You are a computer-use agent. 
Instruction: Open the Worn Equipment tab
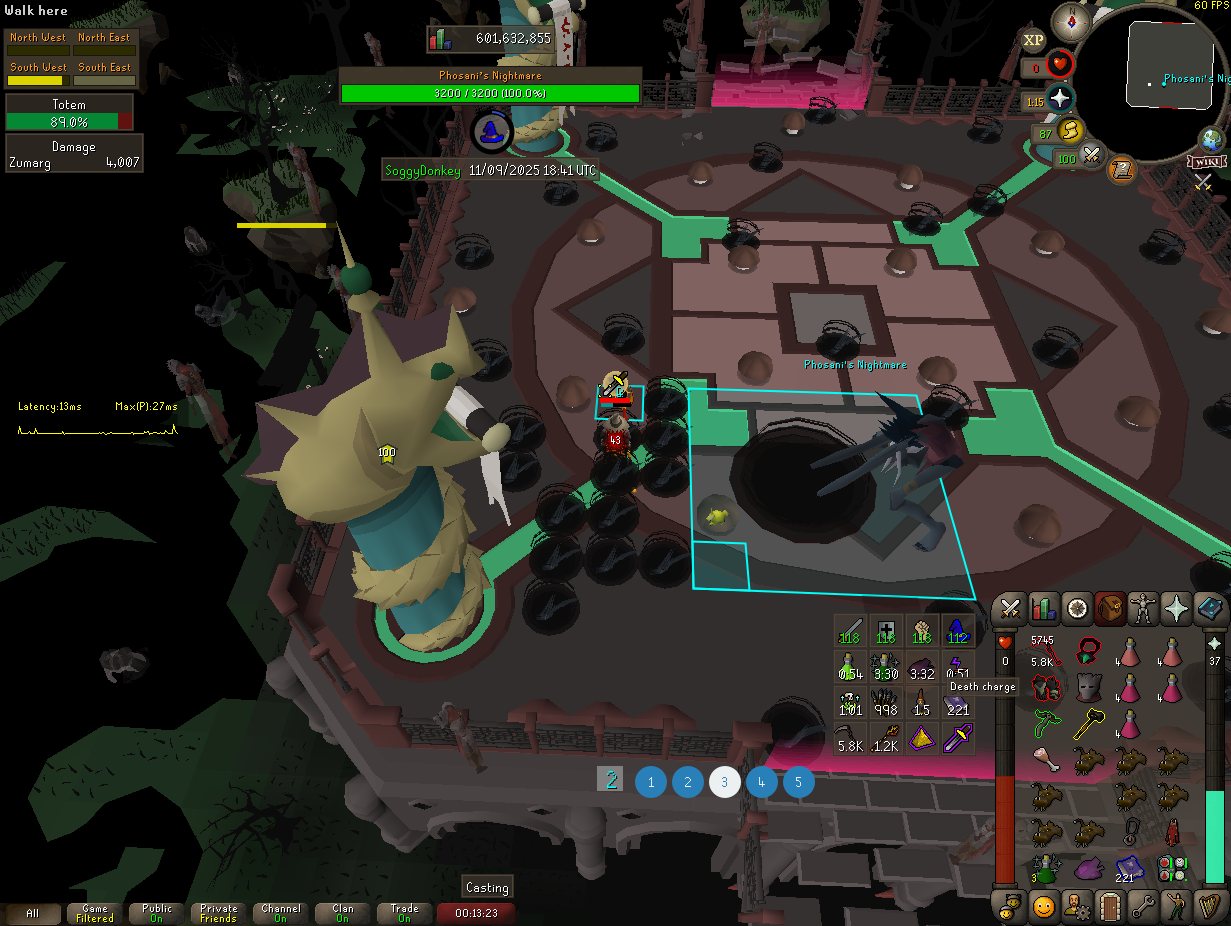[x=1143, y=608]
